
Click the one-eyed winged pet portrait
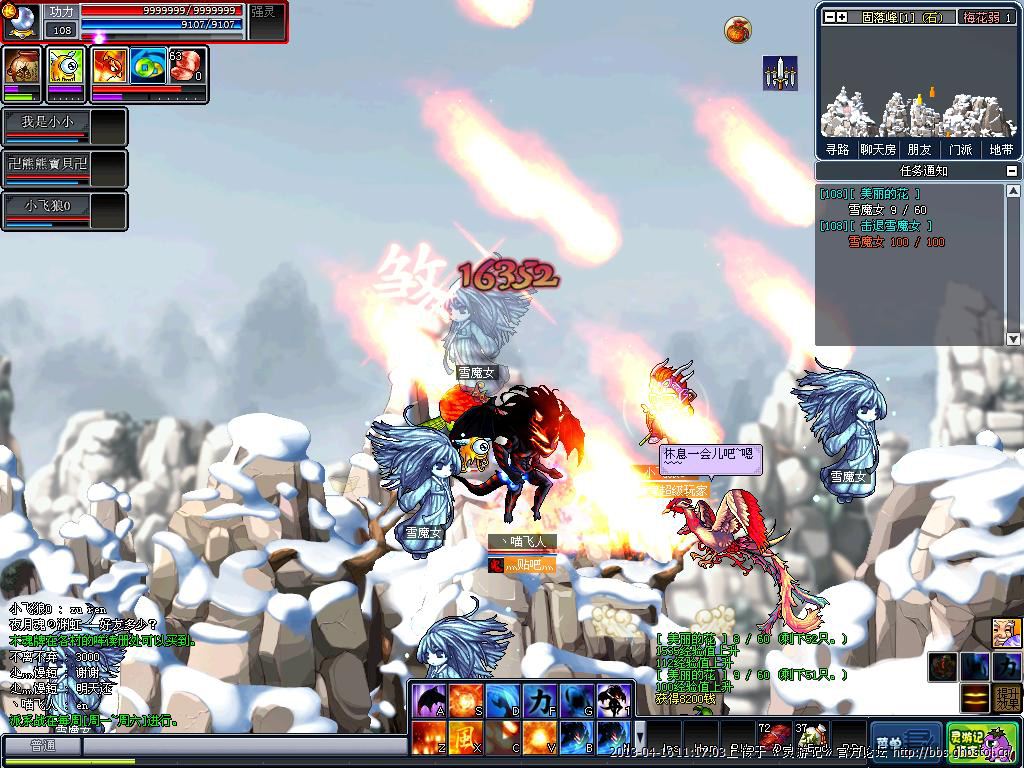[66, 67]
